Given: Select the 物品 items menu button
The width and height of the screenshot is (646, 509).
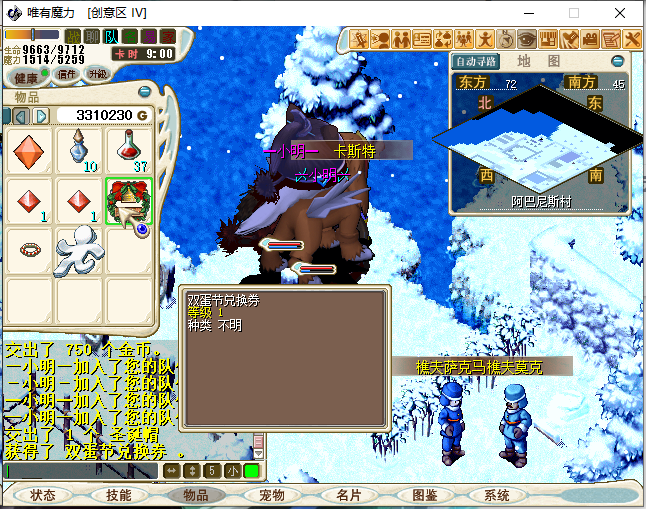Looking at the screenshot, I should pyautogui.click(x=195, y=495).
